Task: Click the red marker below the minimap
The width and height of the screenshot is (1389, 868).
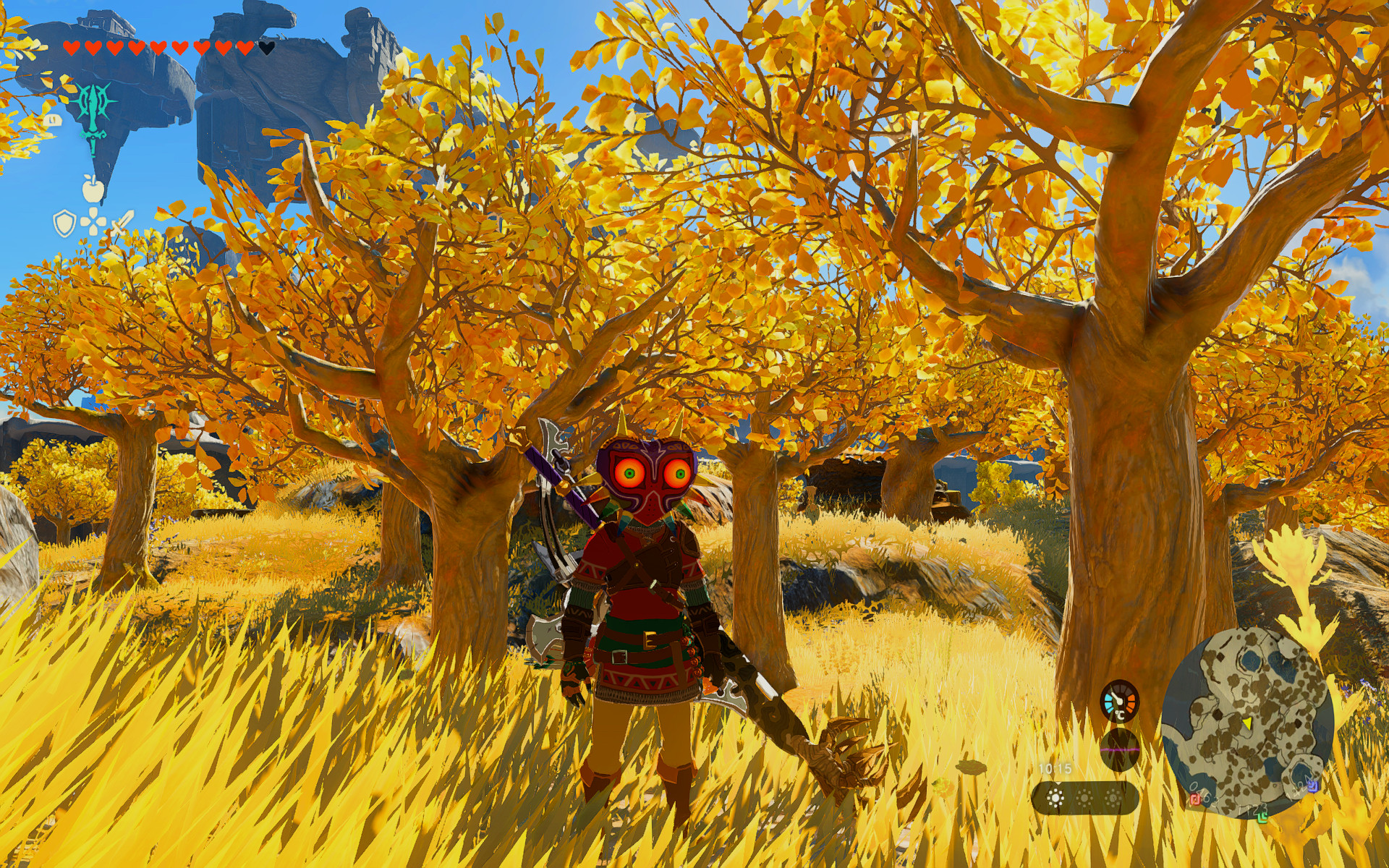Action: (1196, 800)
